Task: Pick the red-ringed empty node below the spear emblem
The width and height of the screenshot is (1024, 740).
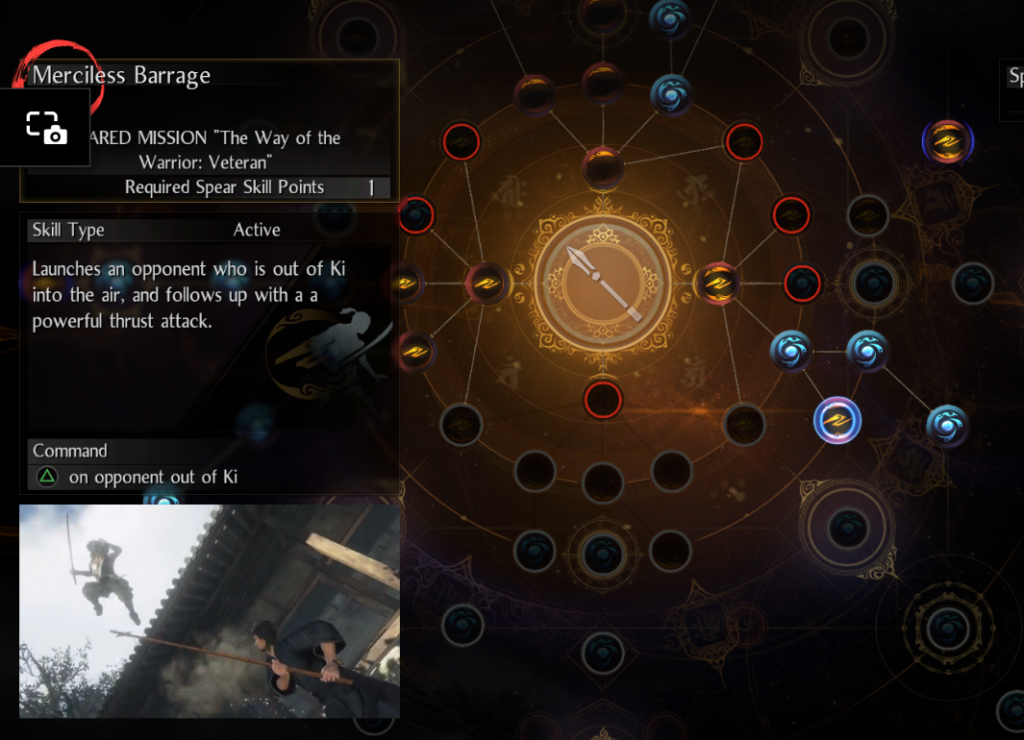Action: pyautogui.click(x=603, y=399)
